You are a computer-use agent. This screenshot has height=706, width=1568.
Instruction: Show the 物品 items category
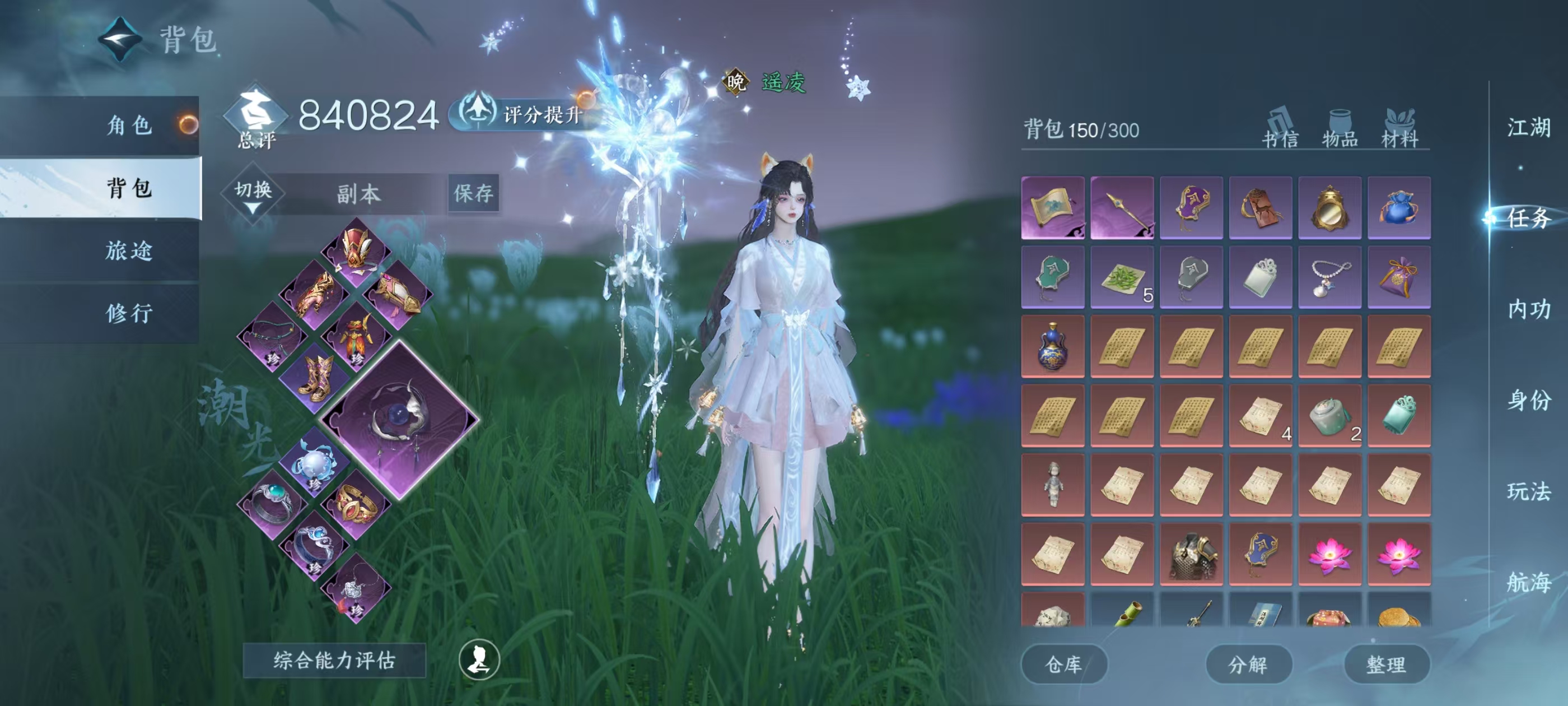(1340, 131)
